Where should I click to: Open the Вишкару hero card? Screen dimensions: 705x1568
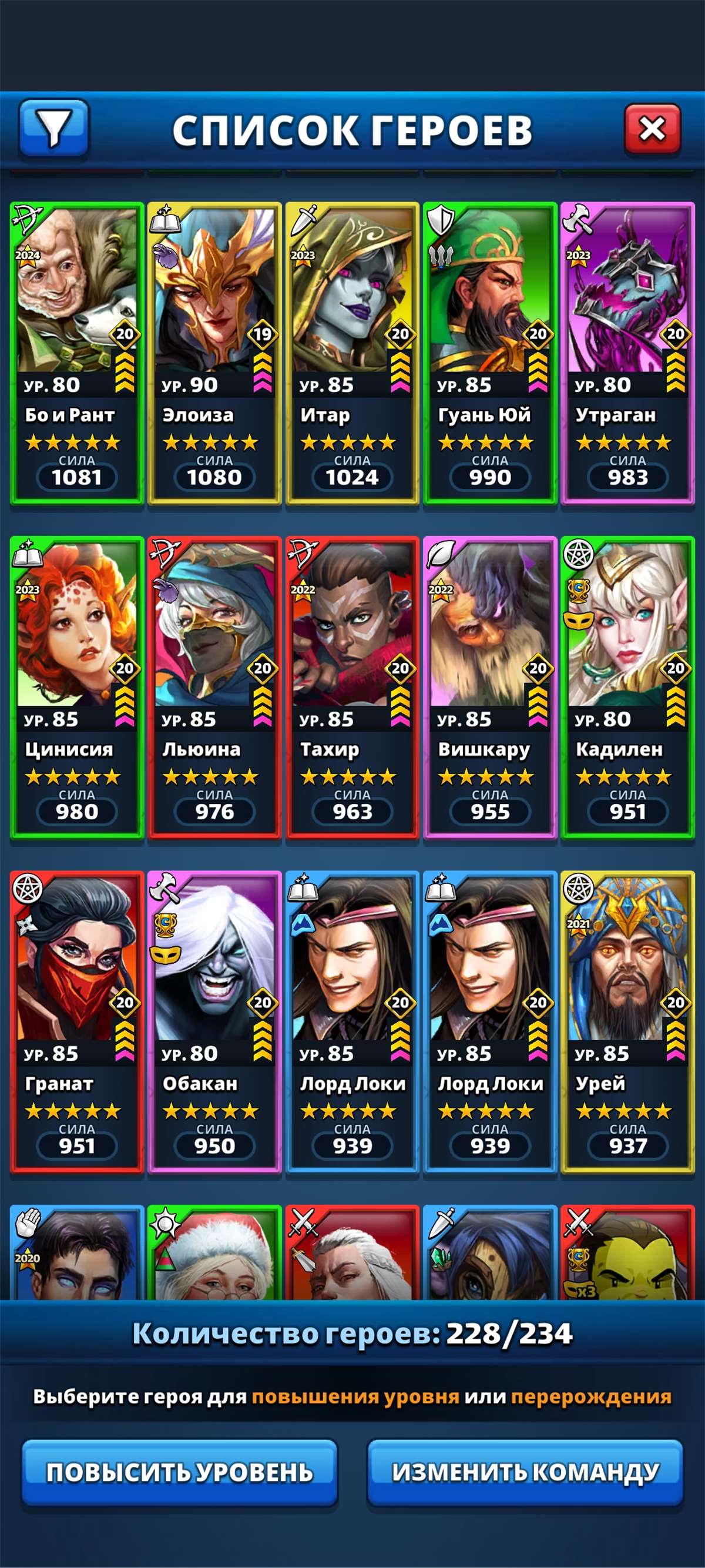[x=489, y=687]
